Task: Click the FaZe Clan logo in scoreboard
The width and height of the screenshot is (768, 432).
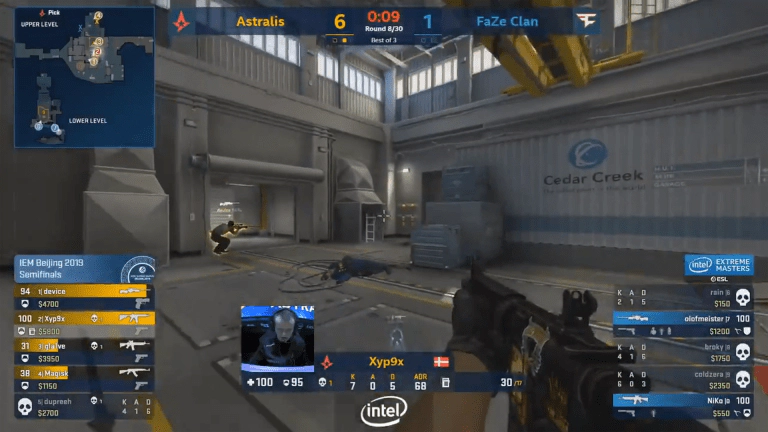Action: point(585,20)
